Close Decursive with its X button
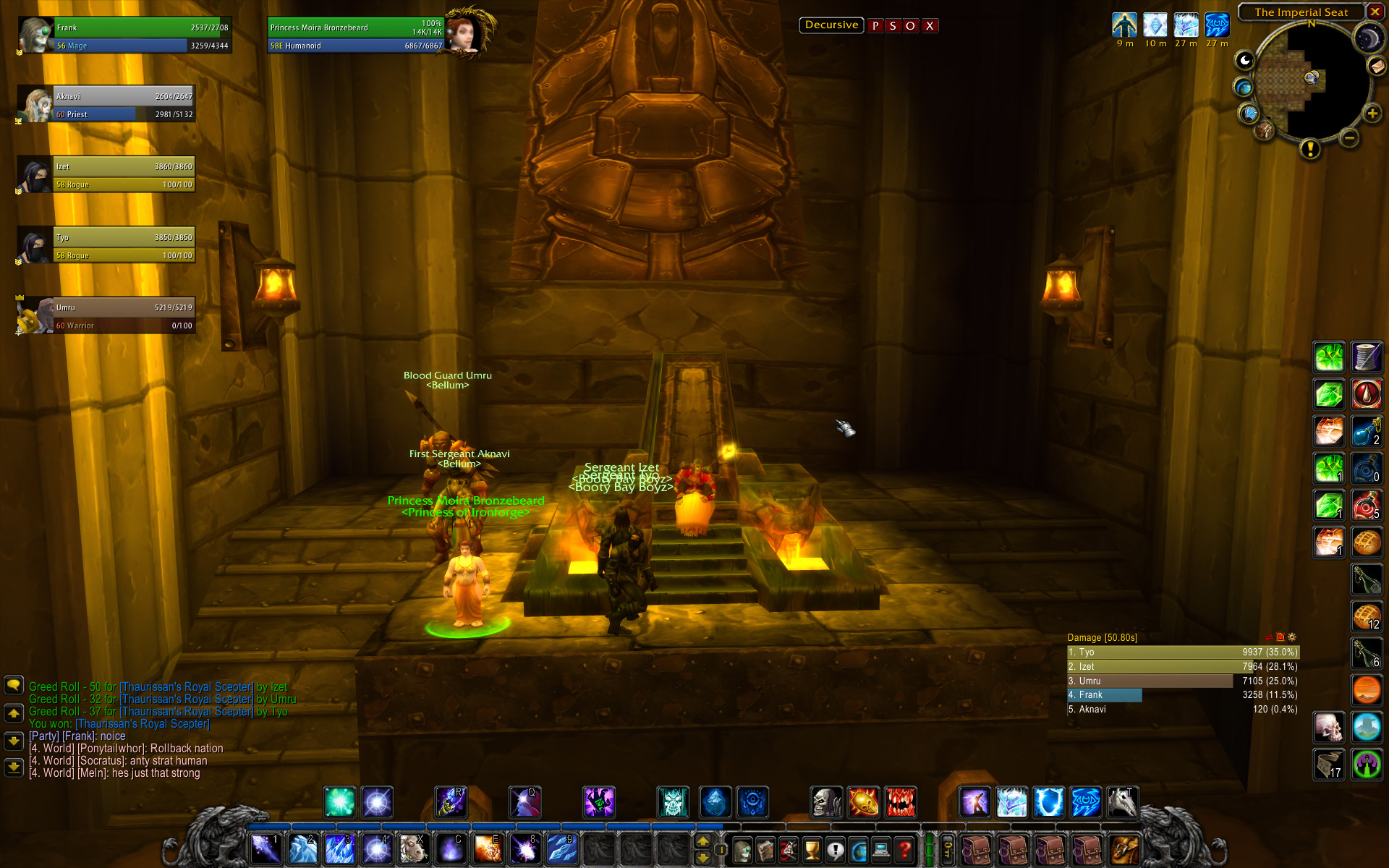The image size is (1389, 868). [930, 26]
